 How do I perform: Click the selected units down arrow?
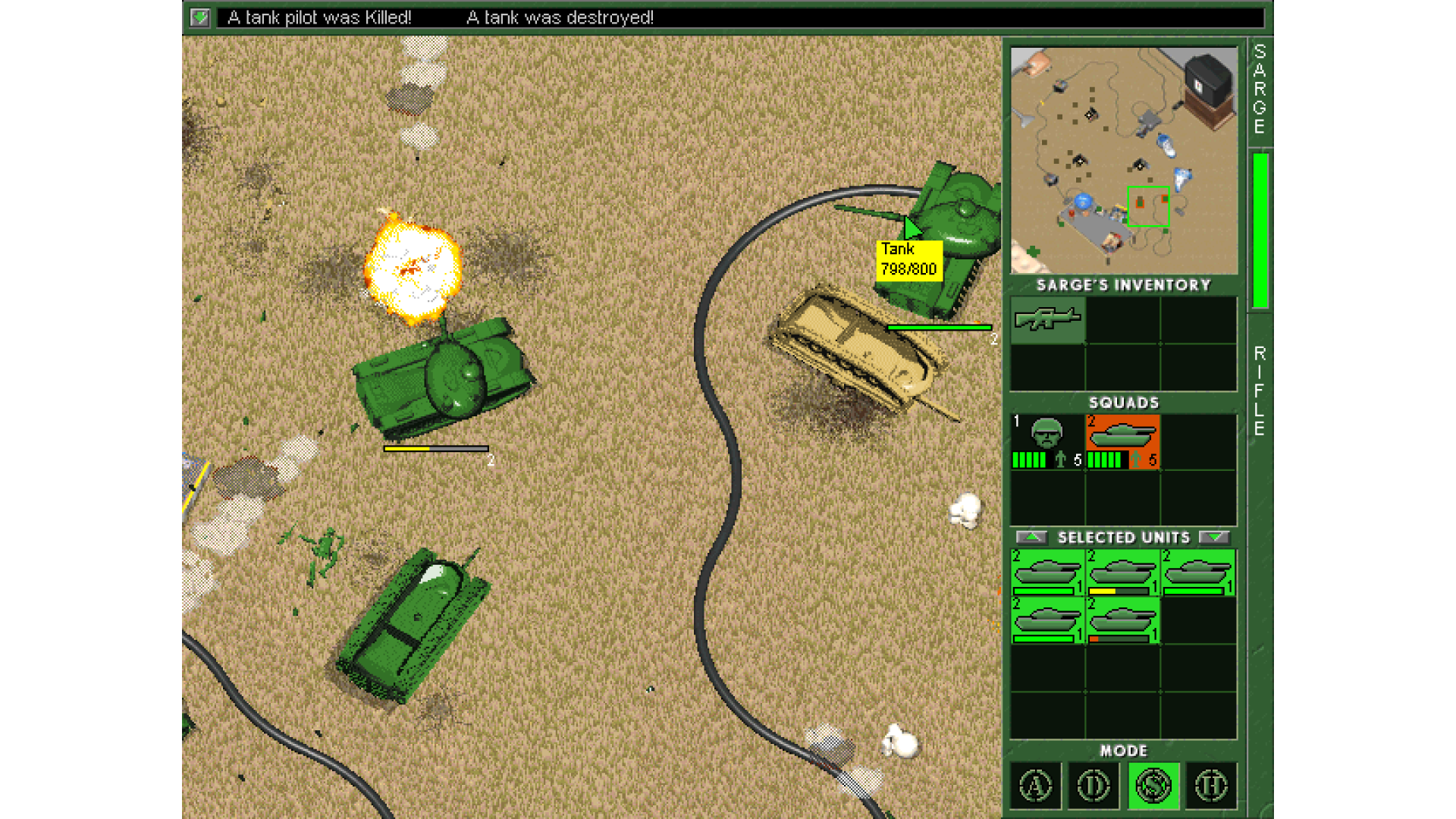point(1214,537)
